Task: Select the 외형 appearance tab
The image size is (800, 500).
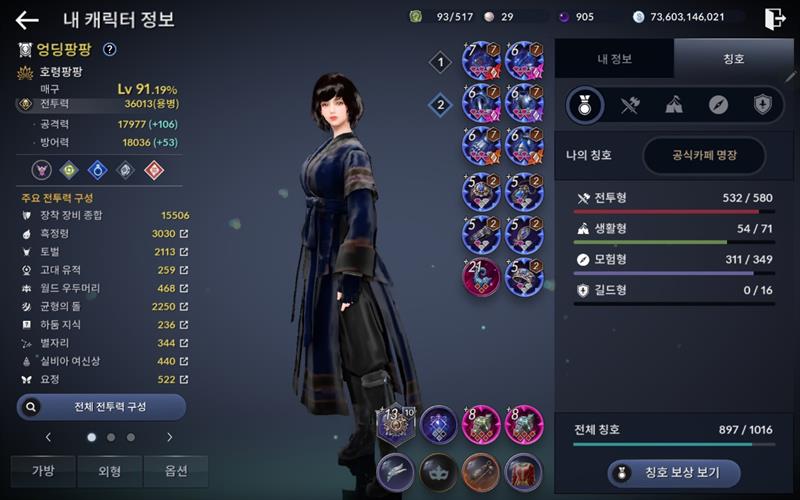Action: coord(110,471)
